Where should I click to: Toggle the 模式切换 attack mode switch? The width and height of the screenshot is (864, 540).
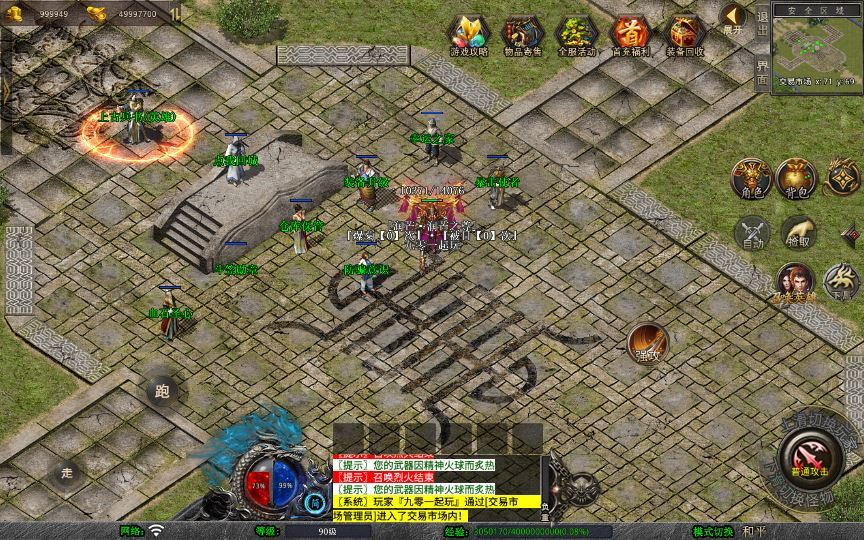point(714,531)
